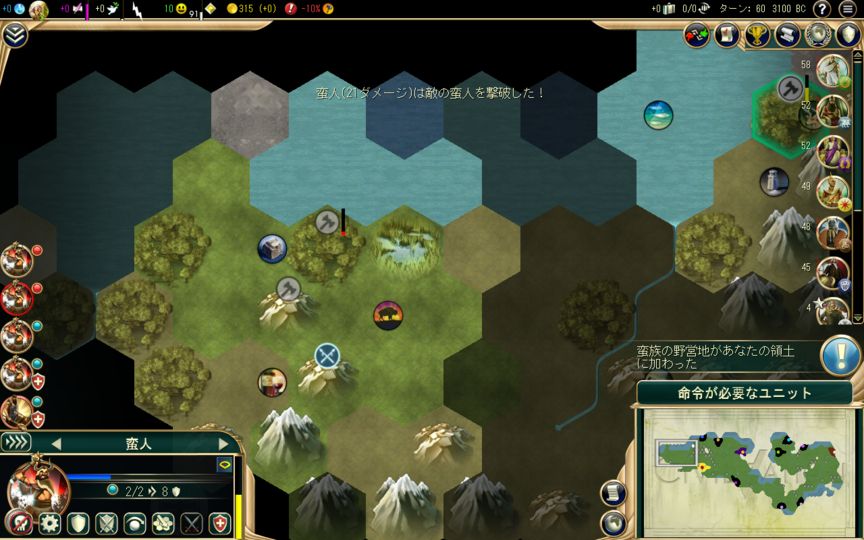Open the social policies shield icon
This screenshot has height=540, width=864.
coord(848,35)
